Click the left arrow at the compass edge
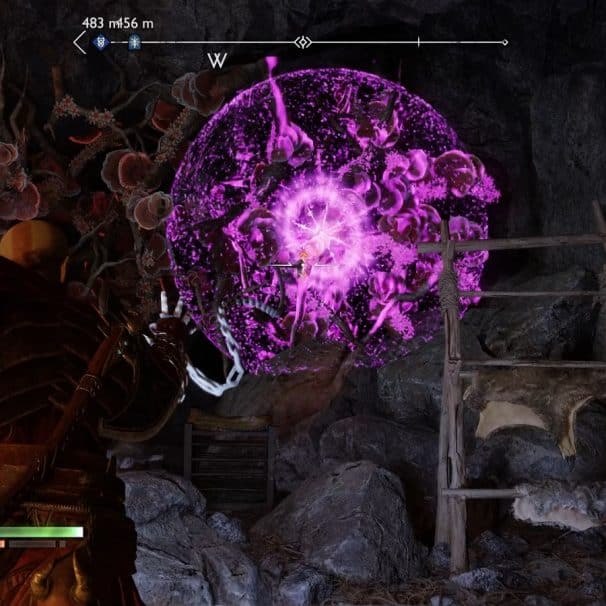The width and height of the screenshot is (606, 606). pyautogui.click(x=80, y=43)
